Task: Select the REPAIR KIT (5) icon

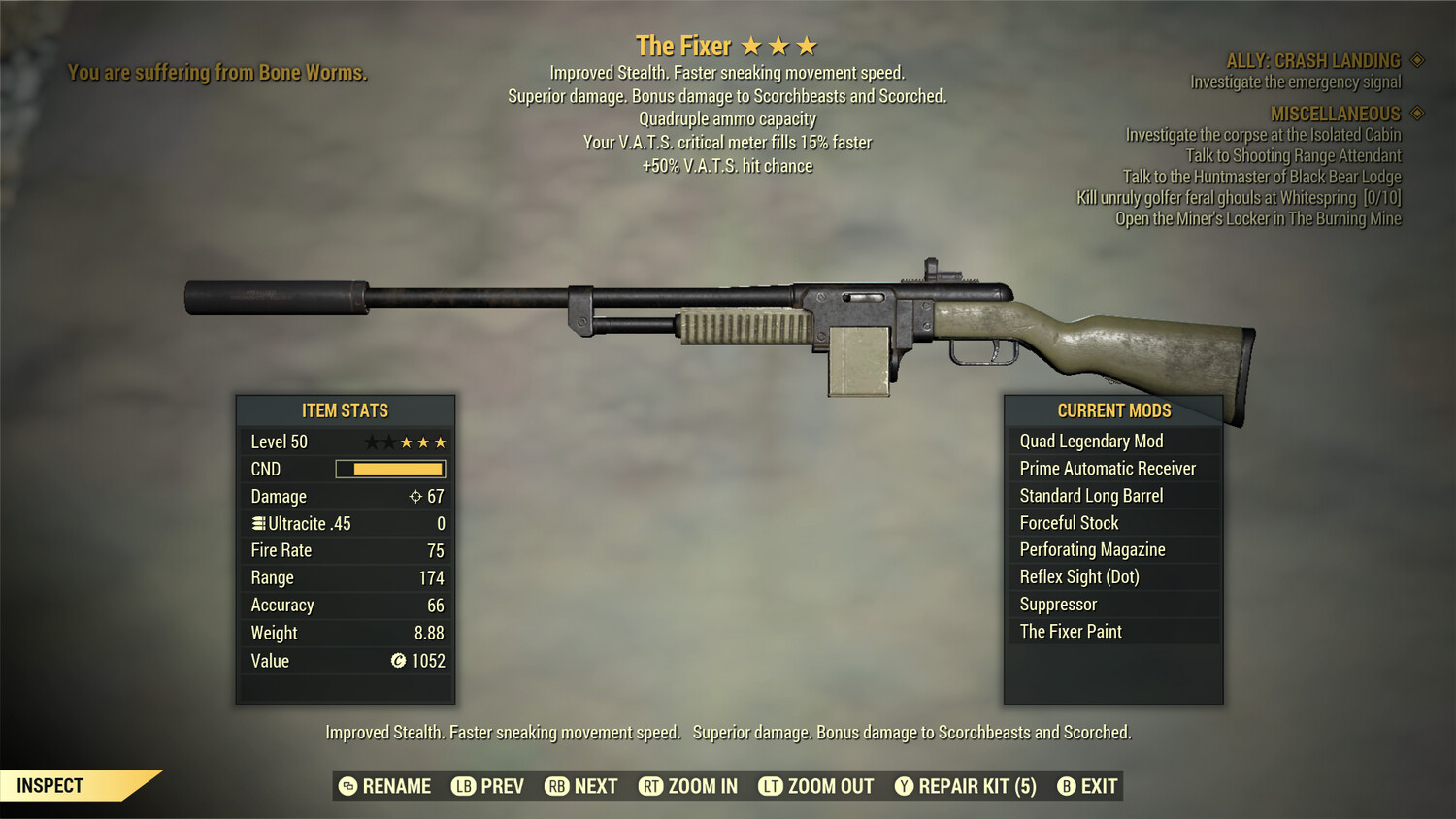Action: pyautogui.click(x=903, y=786)
